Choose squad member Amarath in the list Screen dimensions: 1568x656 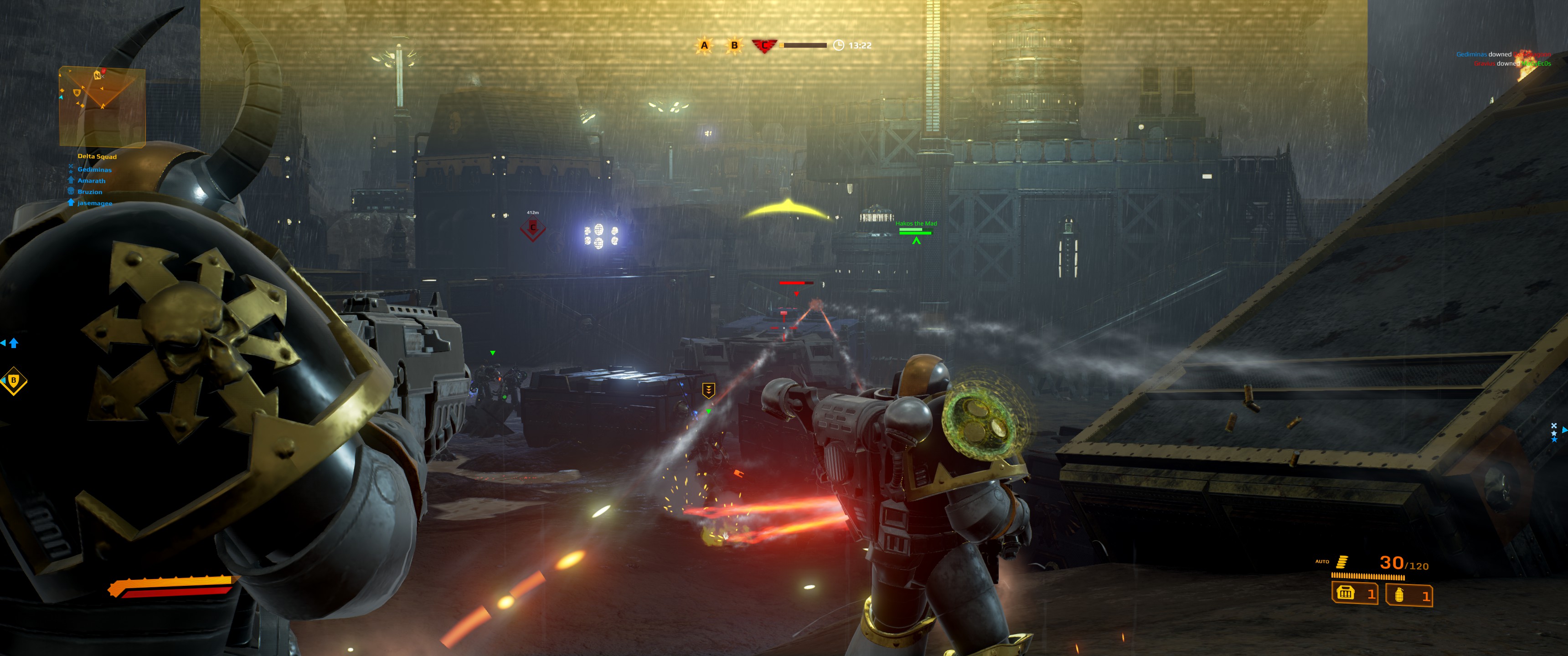click(91, 181)
